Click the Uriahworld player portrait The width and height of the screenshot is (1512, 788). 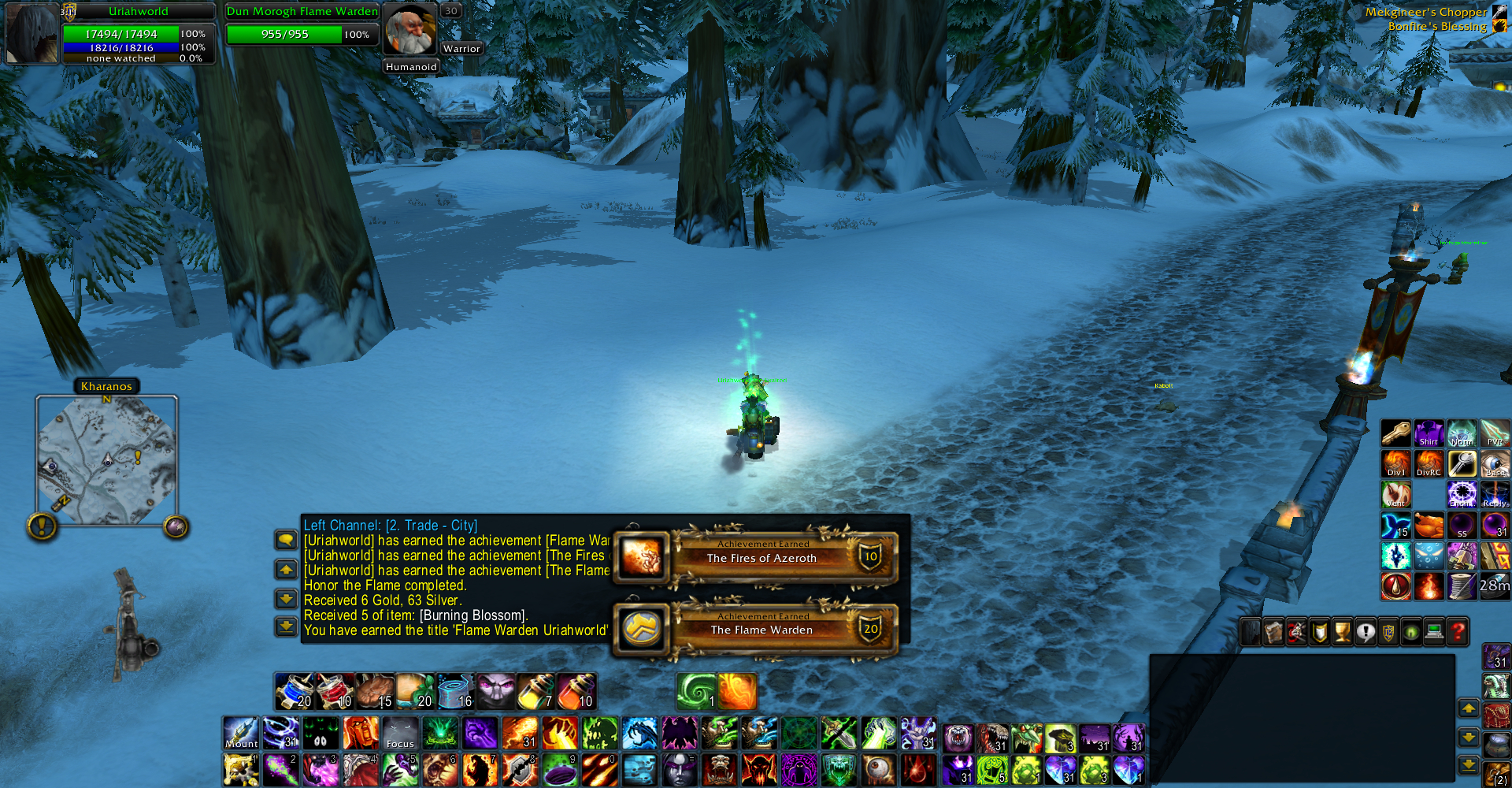click(x=31, y=33)
